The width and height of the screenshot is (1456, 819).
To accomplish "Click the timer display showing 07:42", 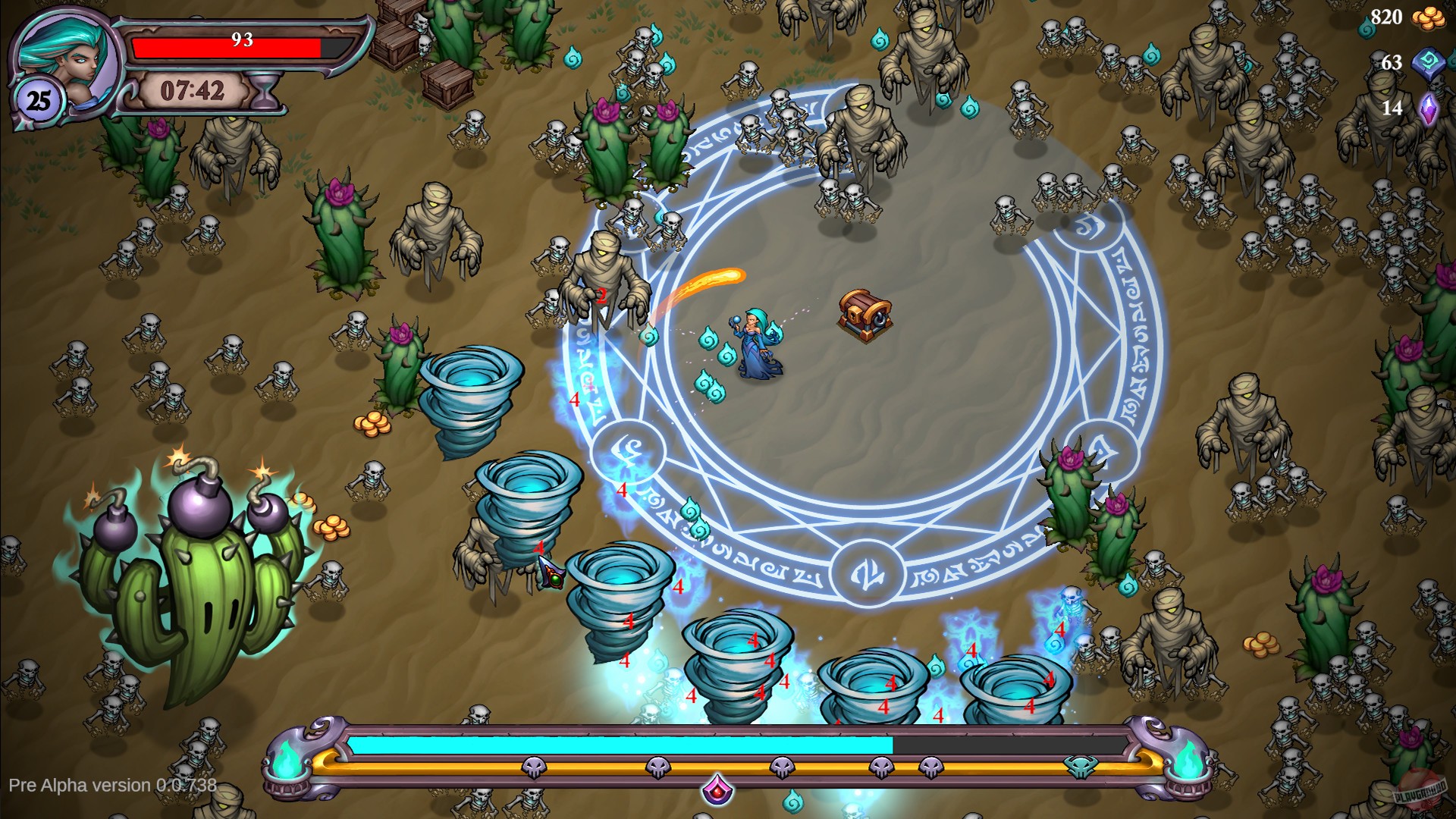I will [x=191, y=90].
